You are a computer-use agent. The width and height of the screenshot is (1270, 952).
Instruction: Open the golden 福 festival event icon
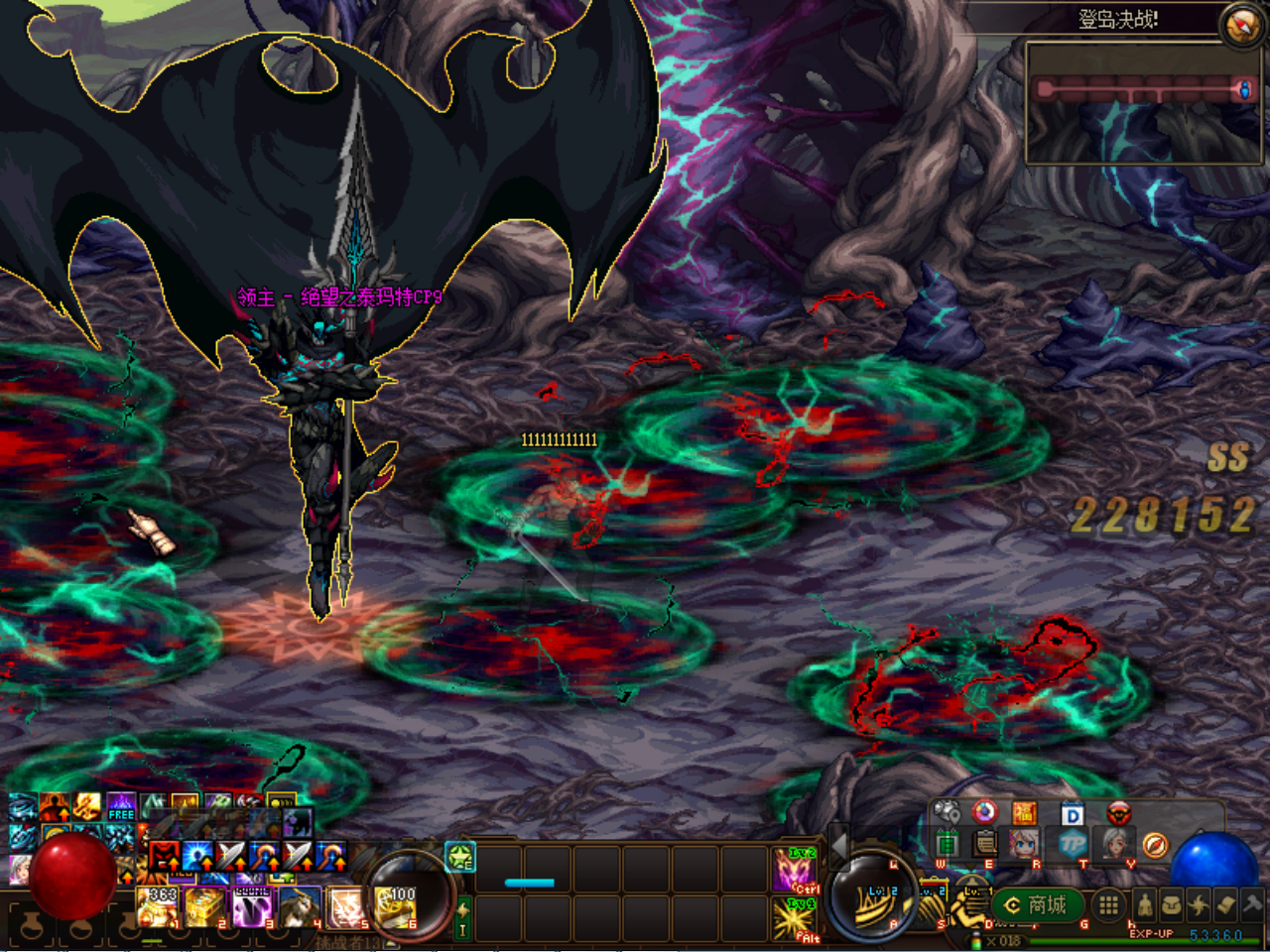pyautogui.click(x=1024, y=812)
